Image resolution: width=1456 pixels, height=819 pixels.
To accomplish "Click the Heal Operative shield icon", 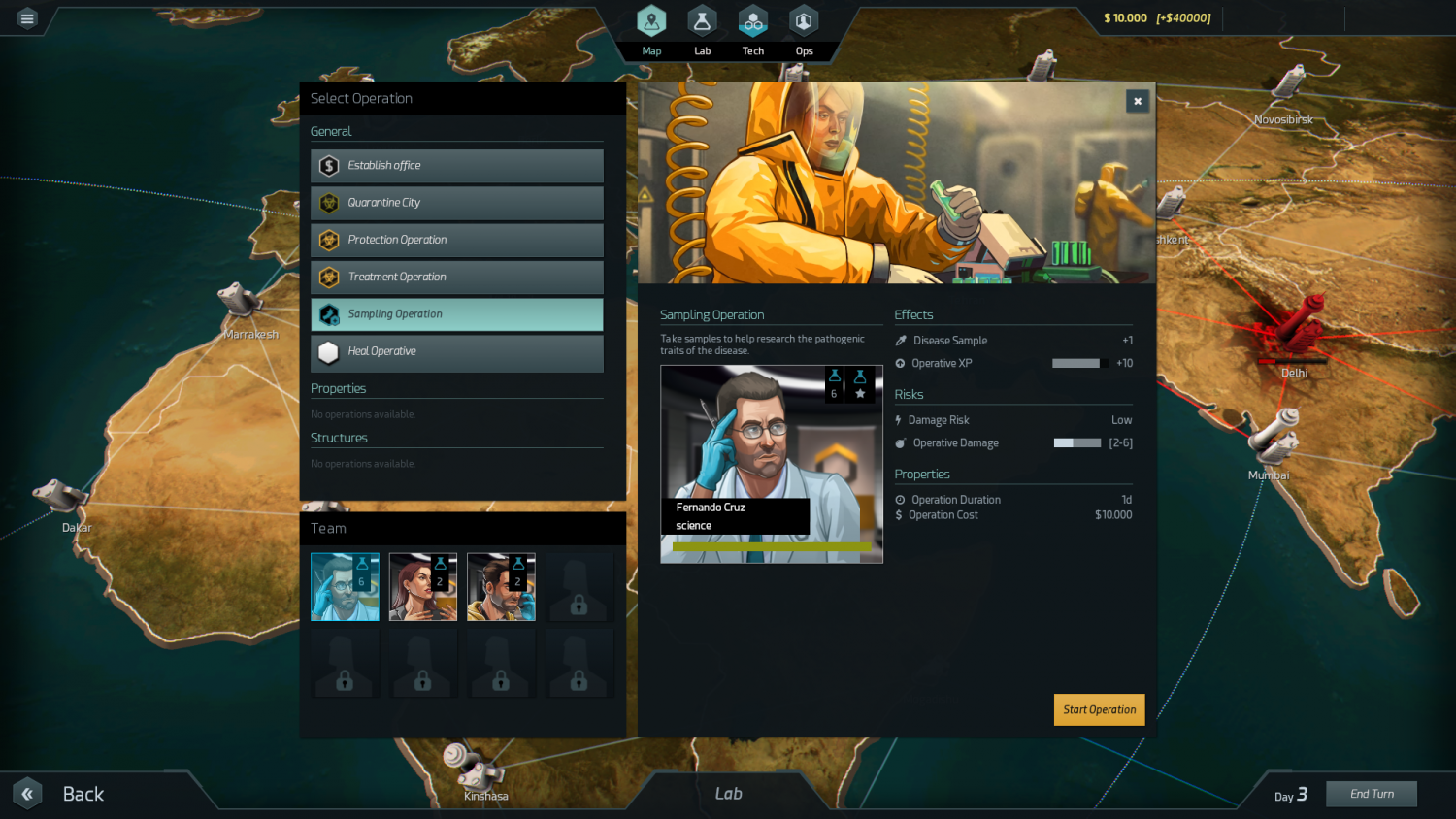I will [x=328, y=351].
